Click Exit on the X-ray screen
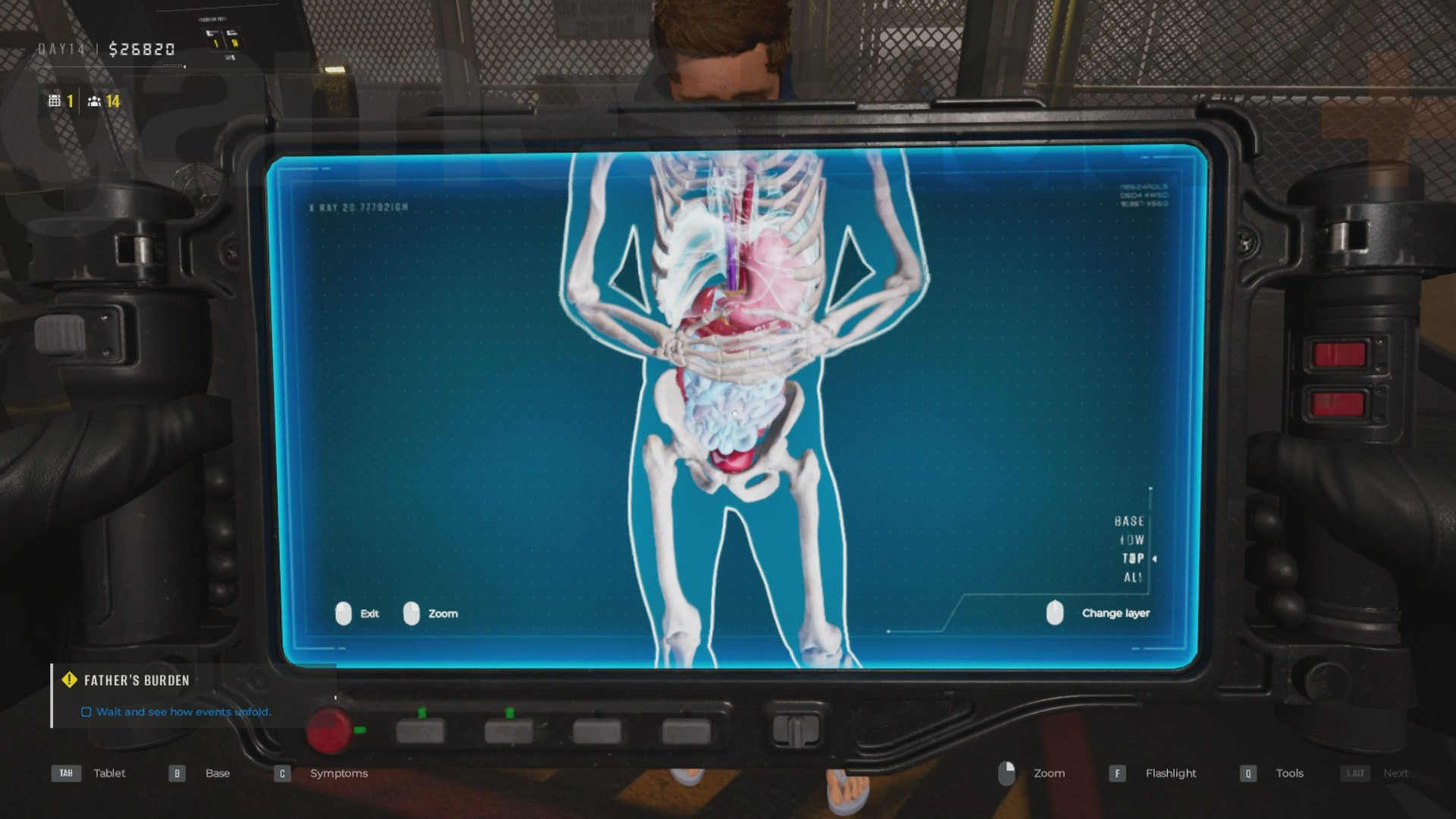 click(371, 613)
